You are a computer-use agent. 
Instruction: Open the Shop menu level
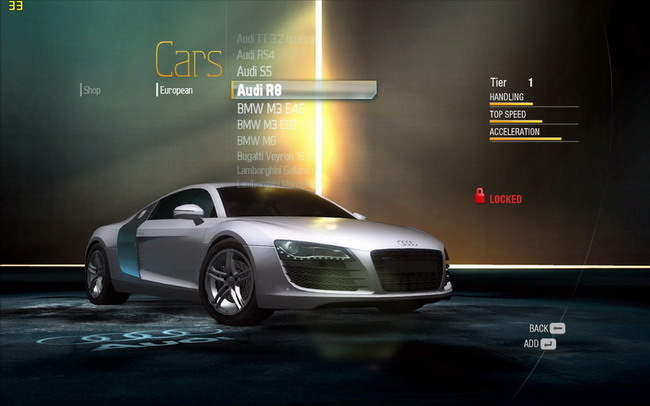[92, 90]
